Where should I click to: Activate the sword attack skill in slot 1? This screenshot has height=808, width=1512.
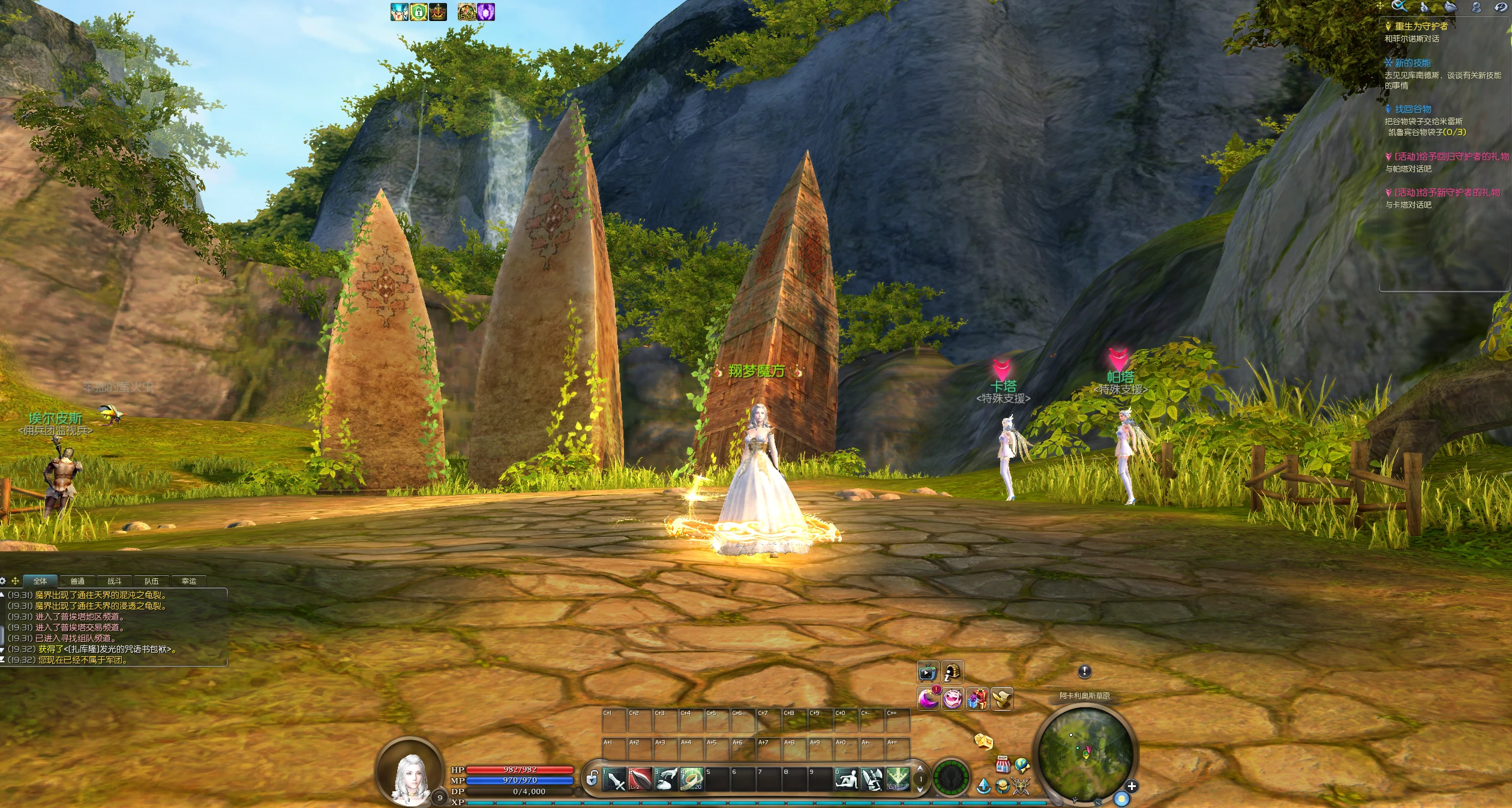tap(614, 779)
